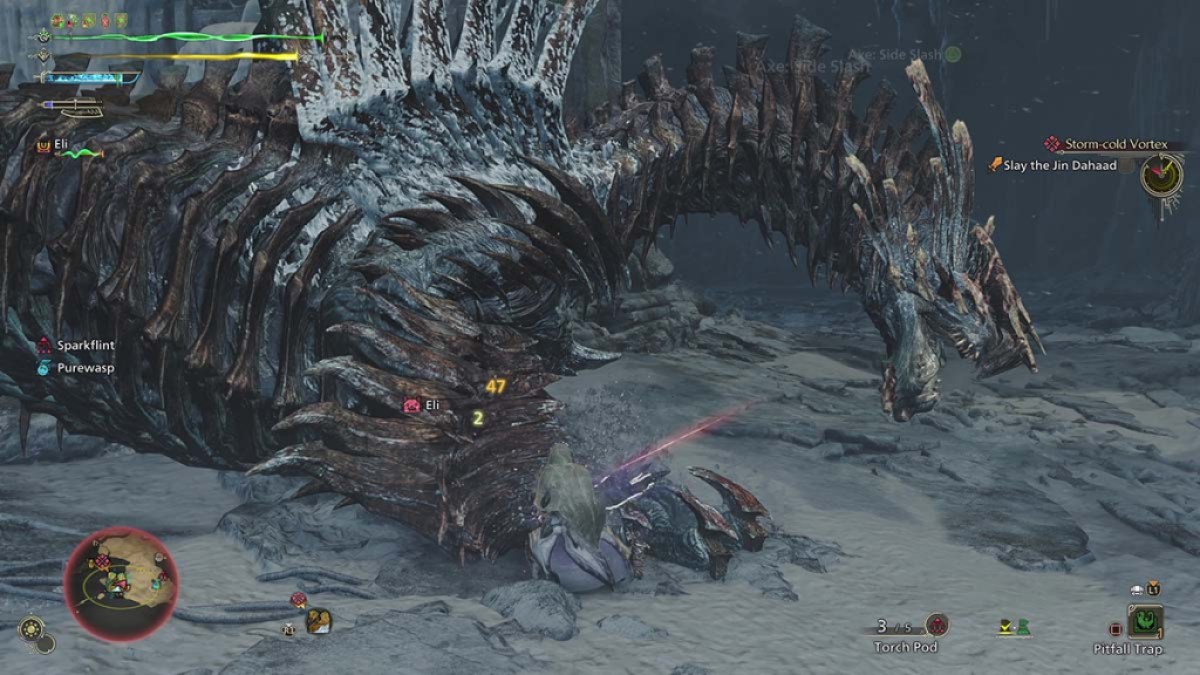This screenshot has height=675, width=1200.
Task: Select the Sparkflint entry in the list
Action: pyautogui.click(x=85, y=345)
